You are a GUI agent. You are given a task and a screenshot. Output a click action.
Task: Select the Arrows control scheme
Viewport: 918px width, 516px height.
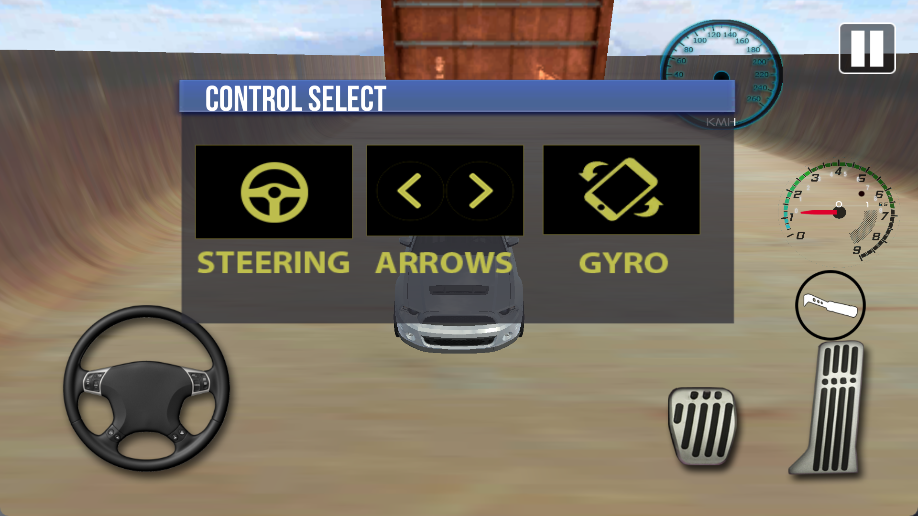pyautogui.click(x=444, y=191)
